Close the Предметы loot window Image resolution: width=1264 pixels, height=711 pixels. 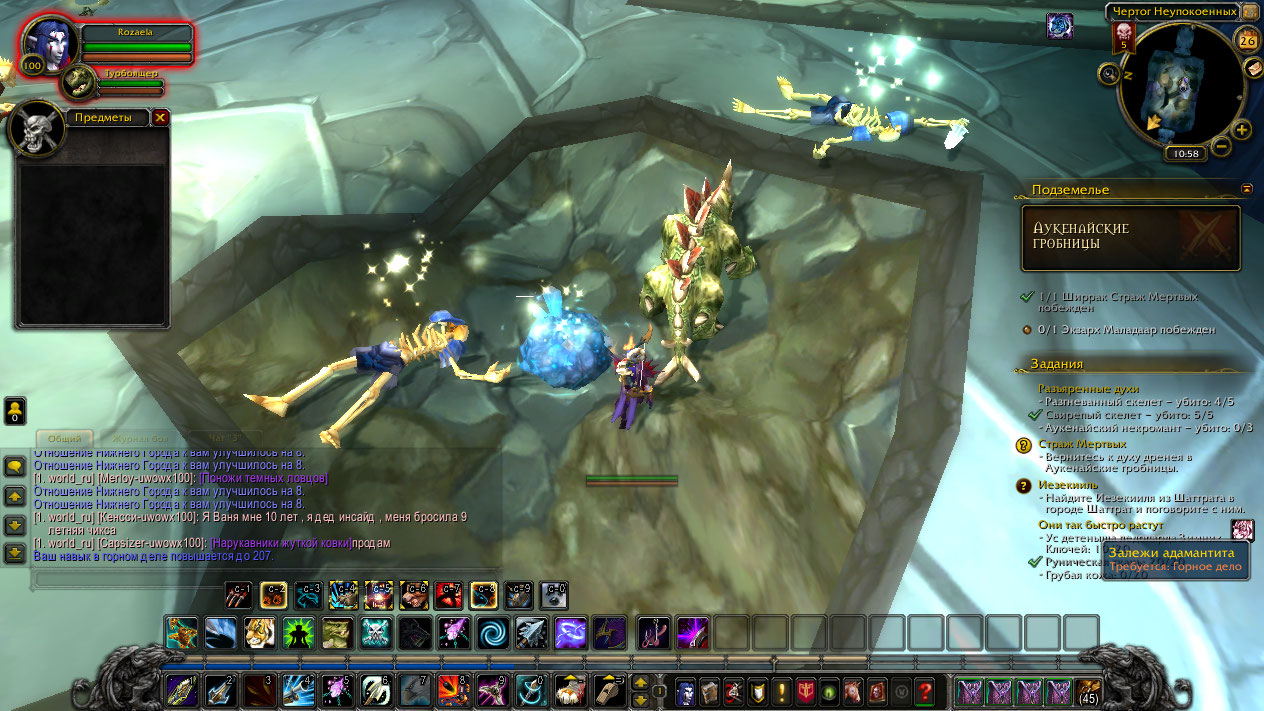pyautogui.click(x=160, y=117)
